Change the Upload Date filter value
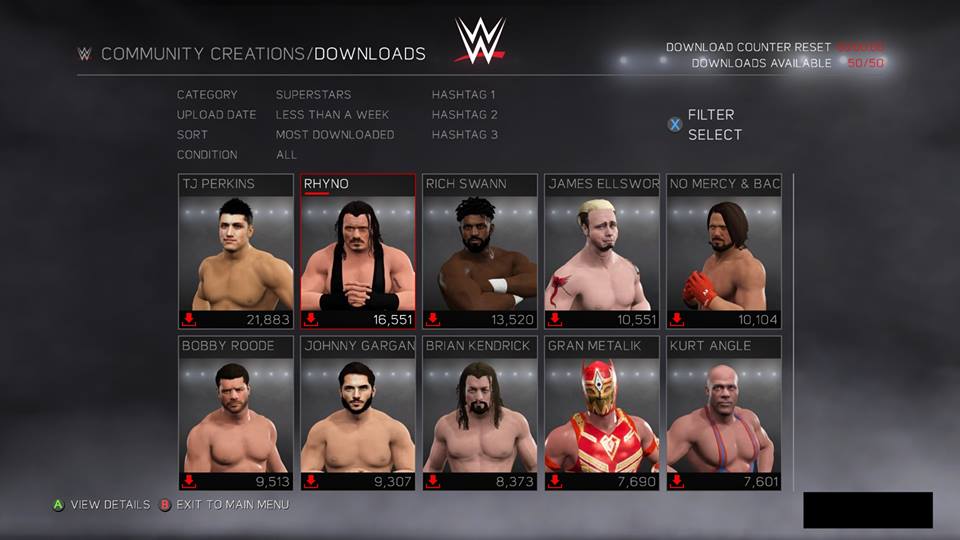 332,115
